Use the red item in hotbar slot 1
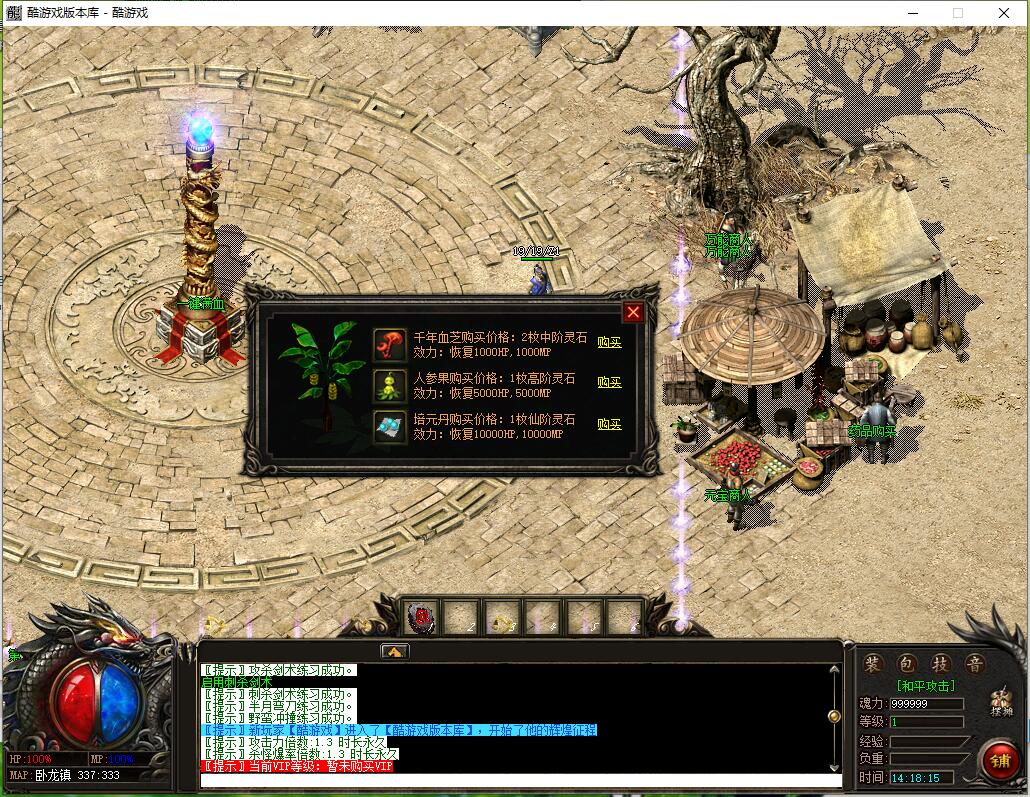Viewport: 1030px width, 797px height. (x=422, y=619)
